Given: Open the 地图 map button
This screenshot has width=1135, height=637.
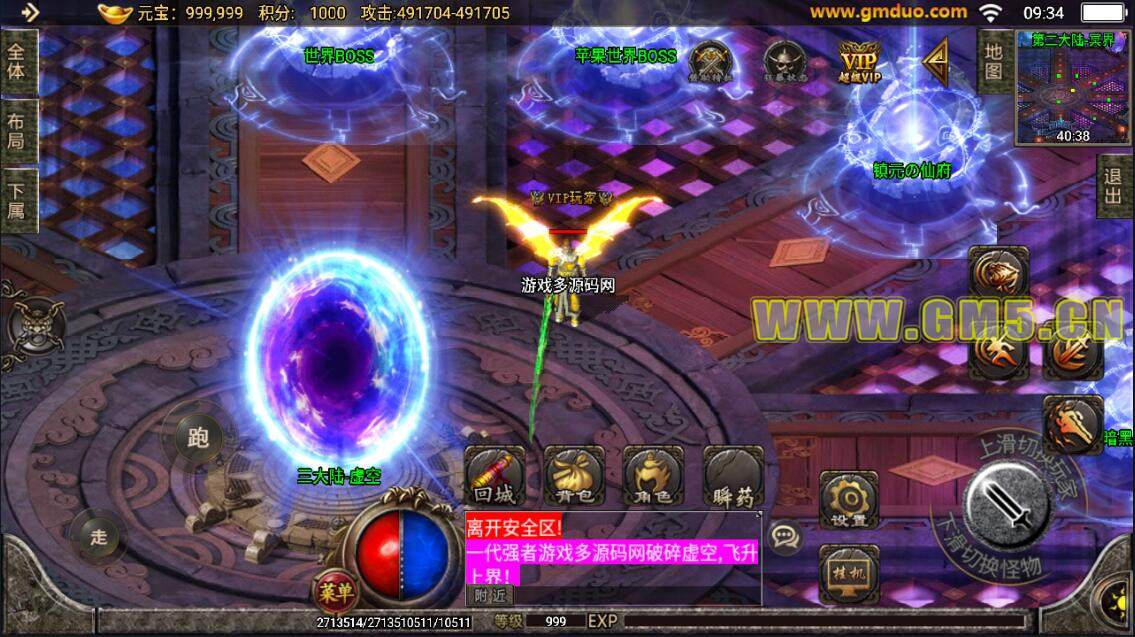Looking at the screenshot, I should [x=993, y=61].
